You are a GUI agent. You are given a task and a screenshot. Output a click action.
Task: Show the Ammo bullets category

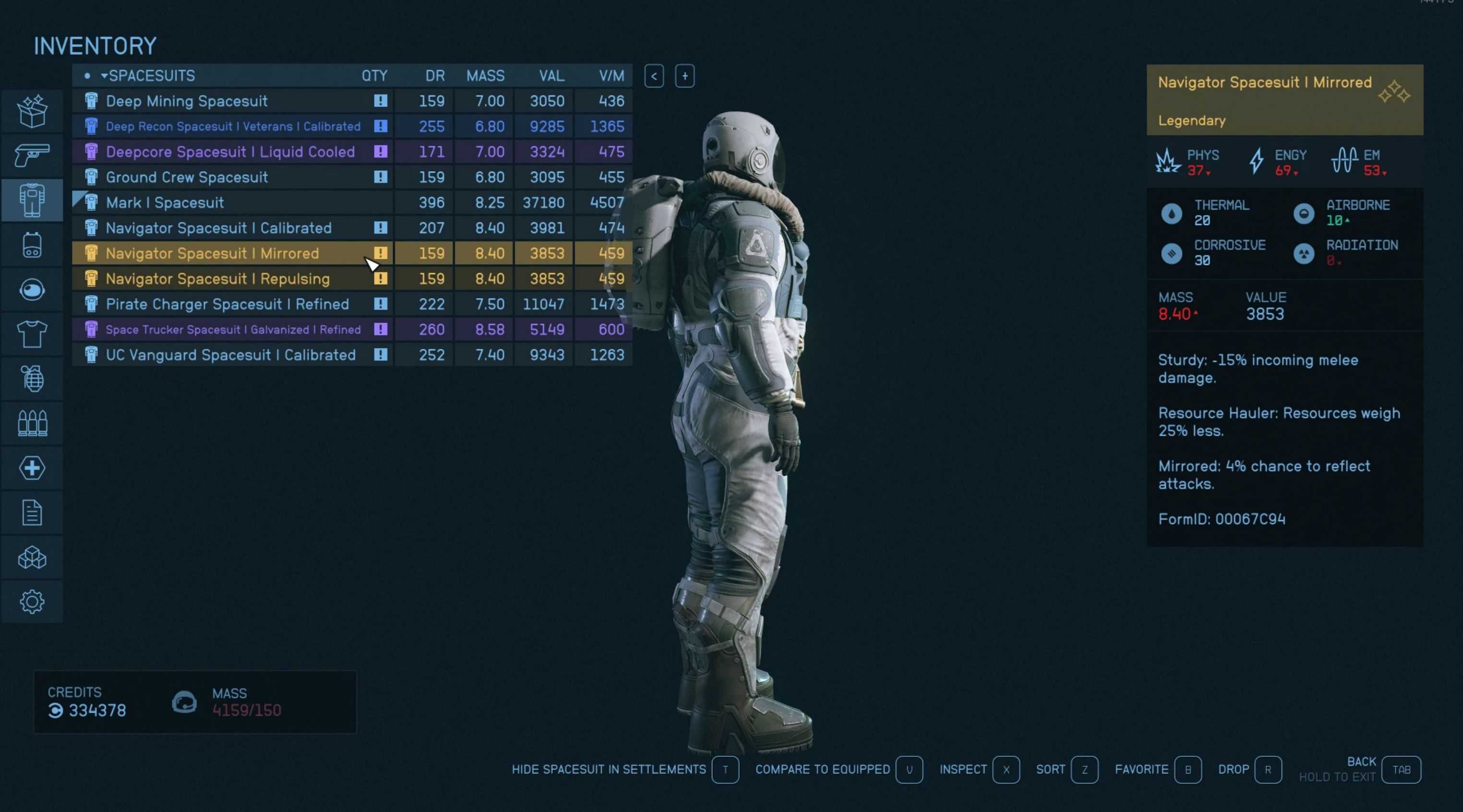click(32, 424)
